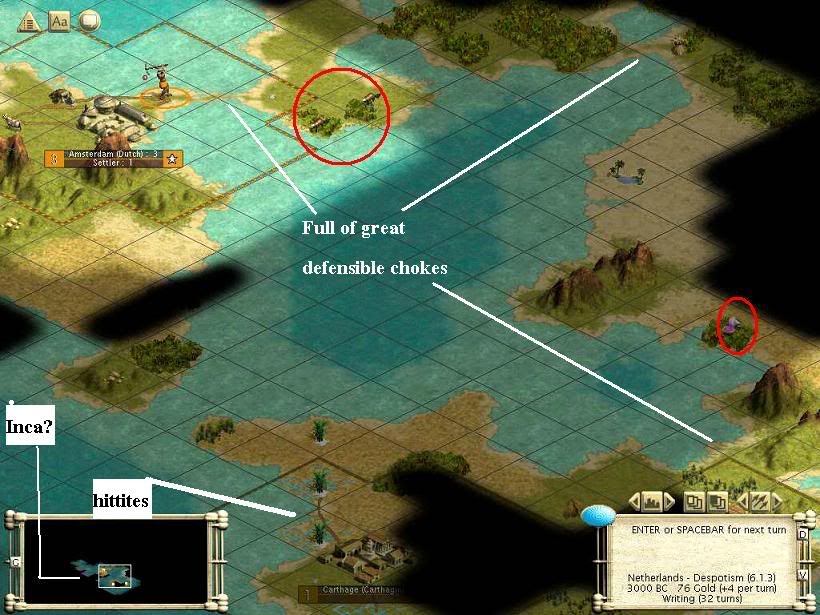Go to the next unit arrow
This screenshot has height=615, width=820.
pos(778,500)
